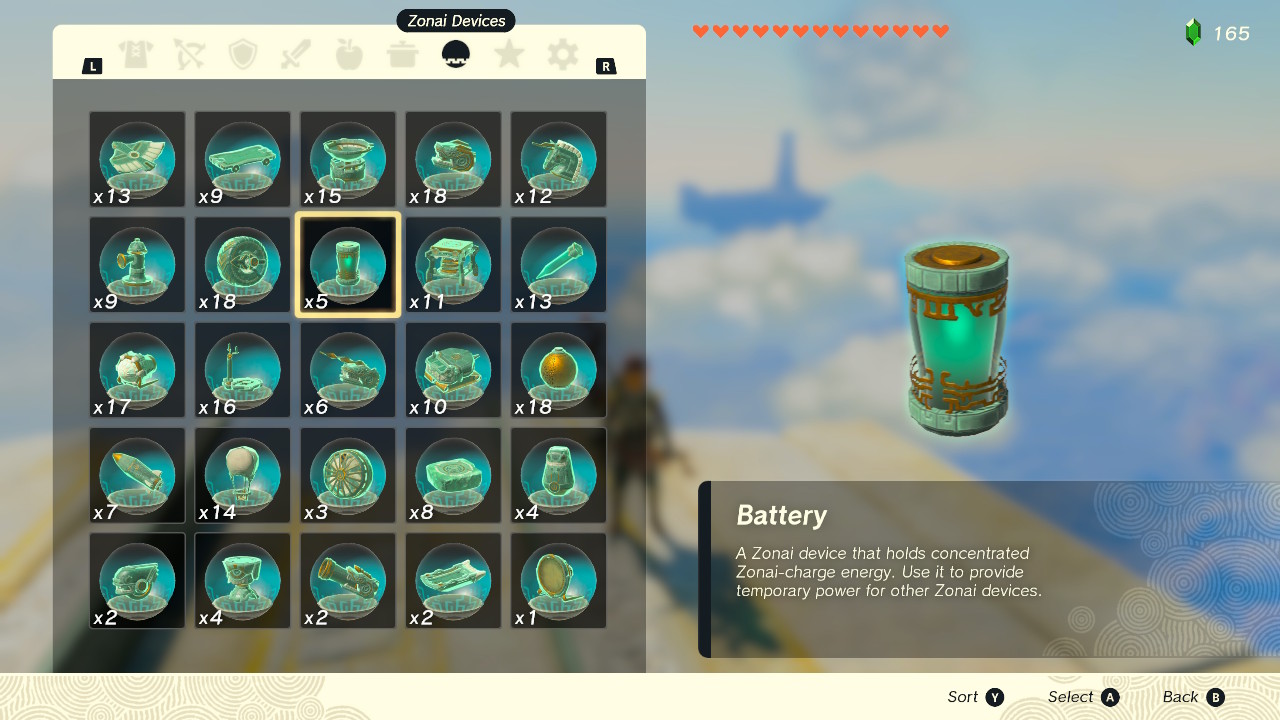
Task: Select the golden Time Bomb slot
Action: [558, 370]
